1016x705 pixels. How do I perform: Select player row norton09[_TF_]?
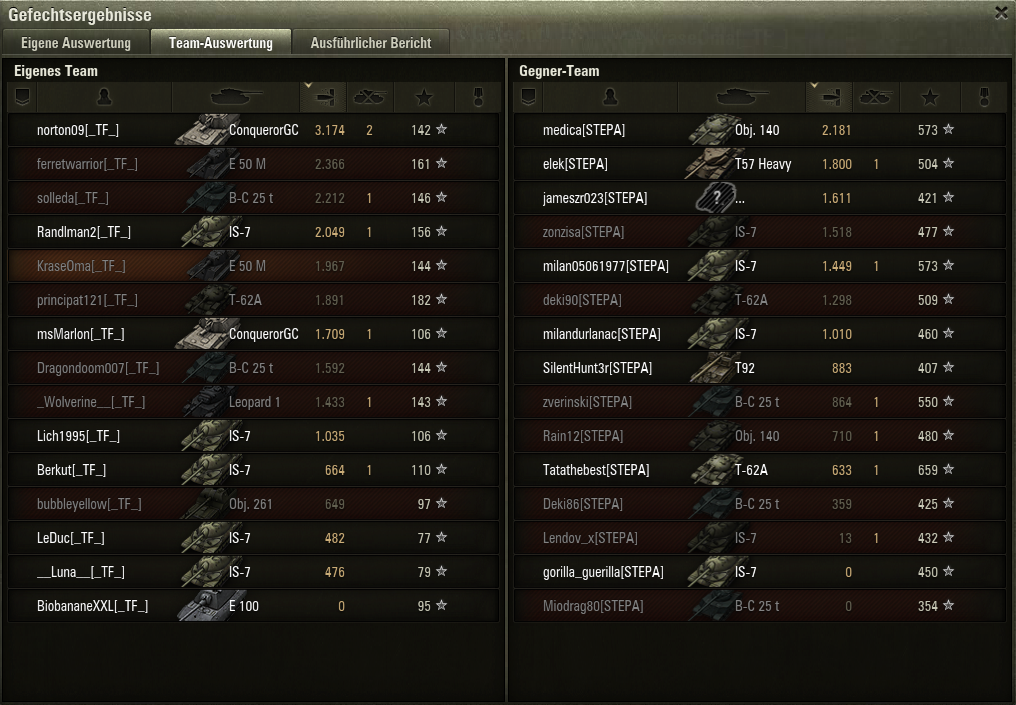(x=78, y=130)
